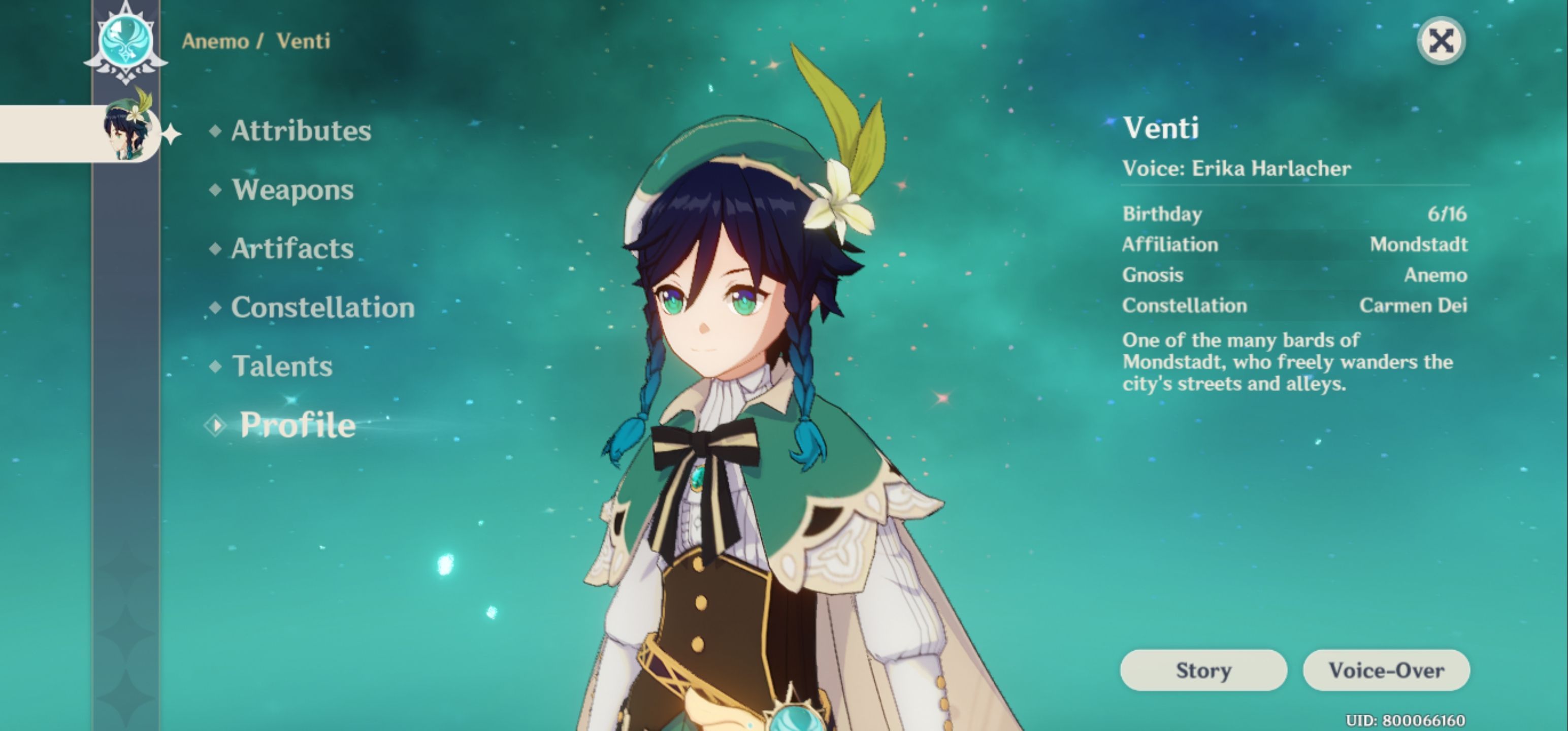Switch to the Weapons tab
The height and width of the screenshot is (731, 1568).
293,190
